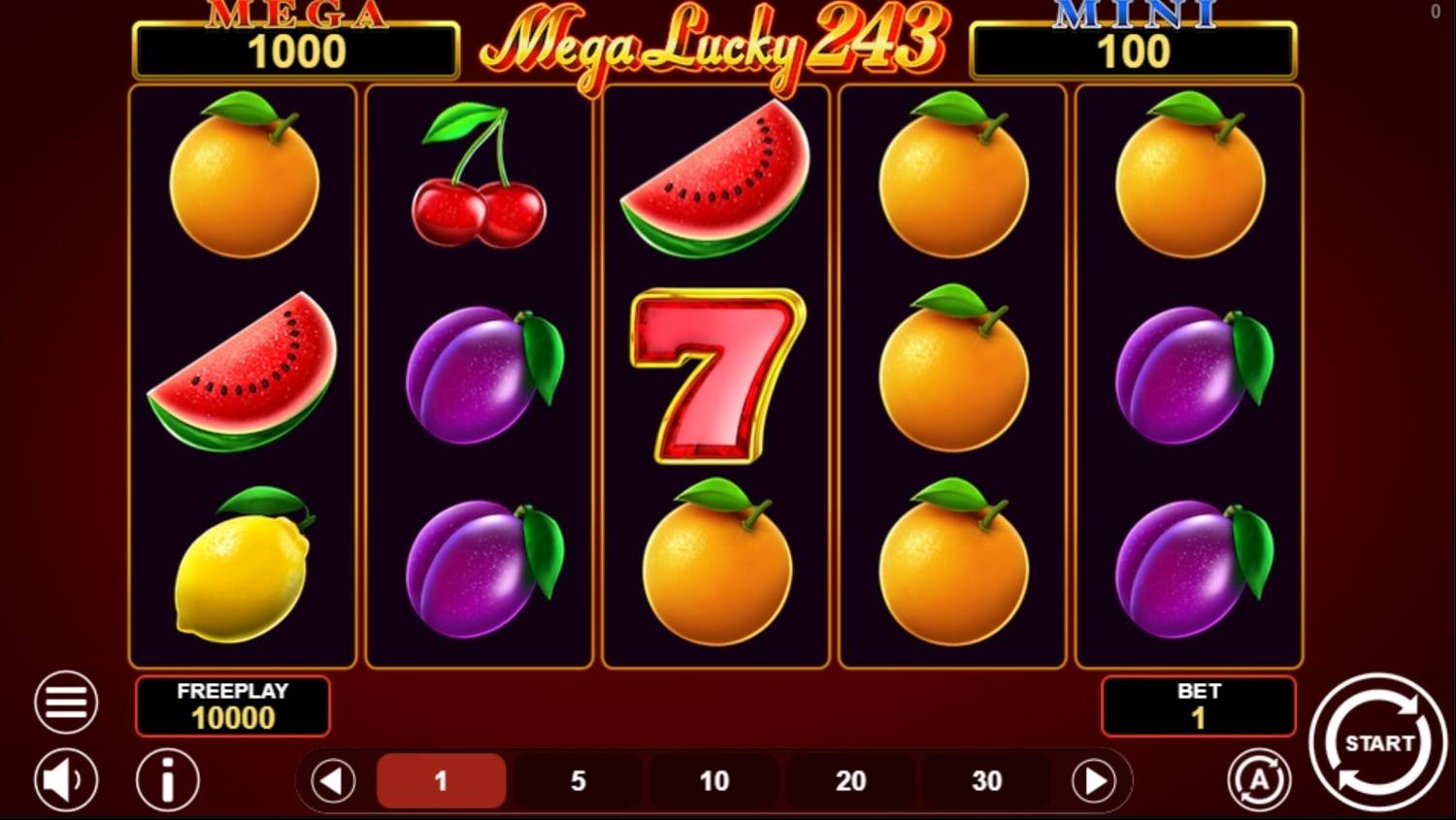Select bet amount 20

pyautogui.click(x=851, y=779)
